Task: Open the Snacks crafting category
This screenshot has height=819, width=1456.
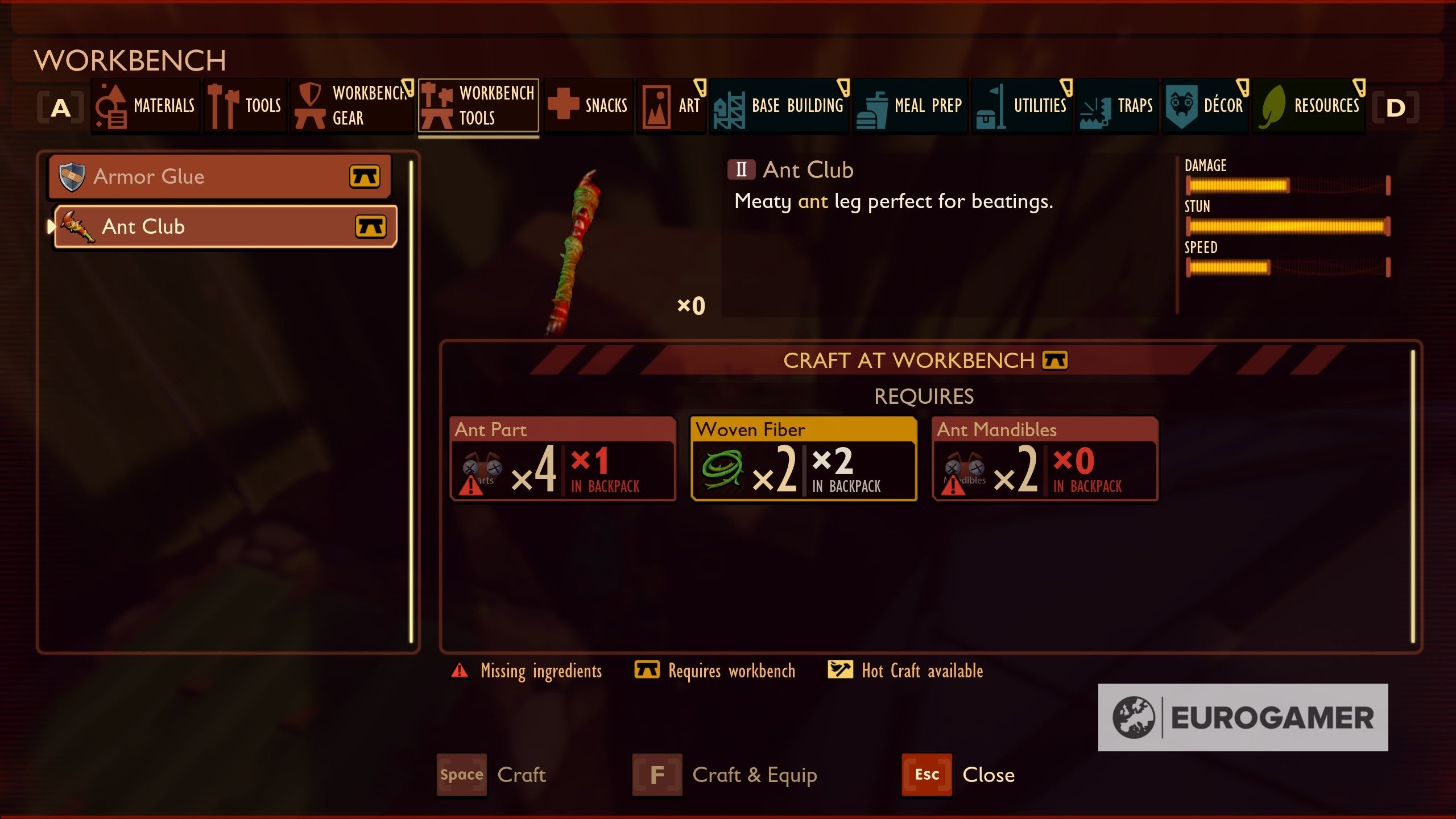Action: [589, 106]
